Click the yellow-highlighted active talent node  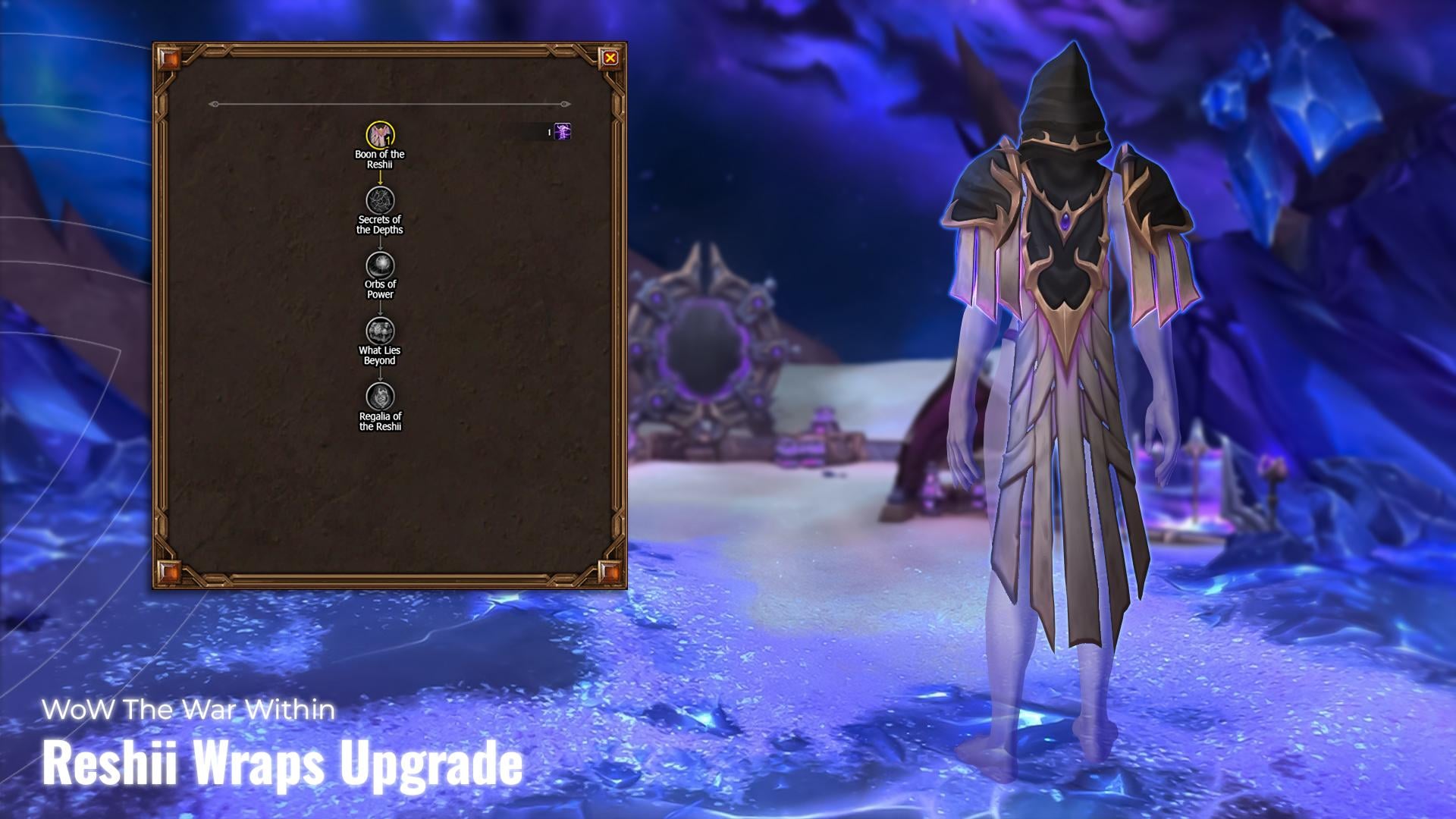coord(381,133)
